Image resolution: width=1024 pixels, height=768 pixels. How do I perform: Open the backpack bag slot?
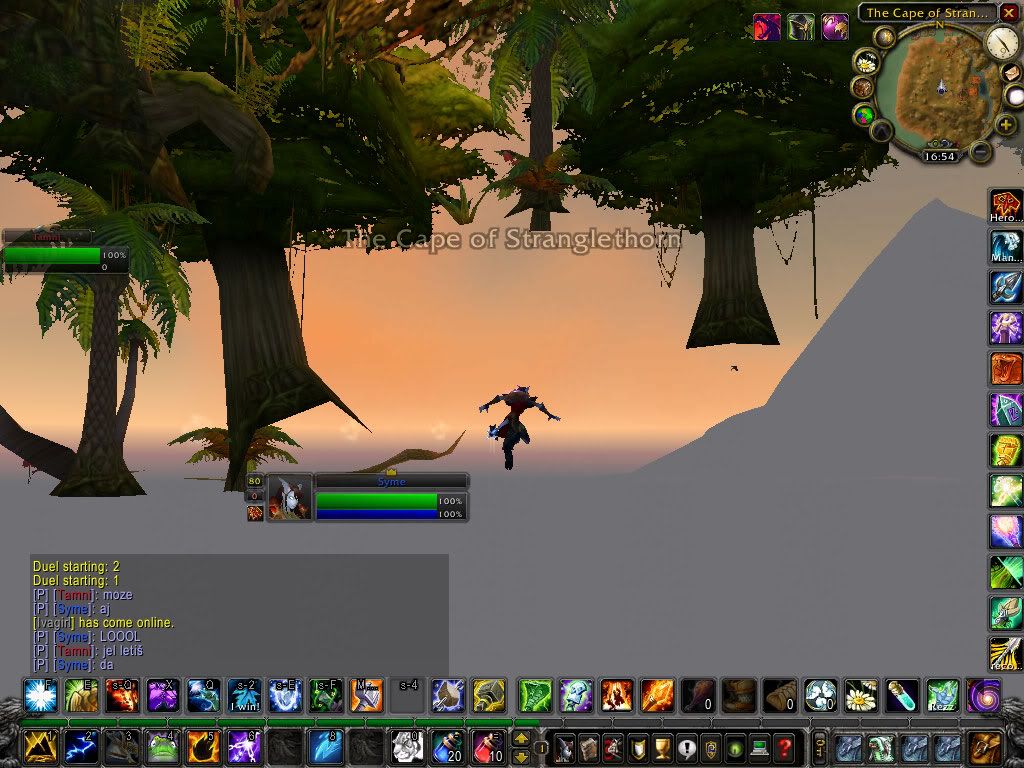984,747
